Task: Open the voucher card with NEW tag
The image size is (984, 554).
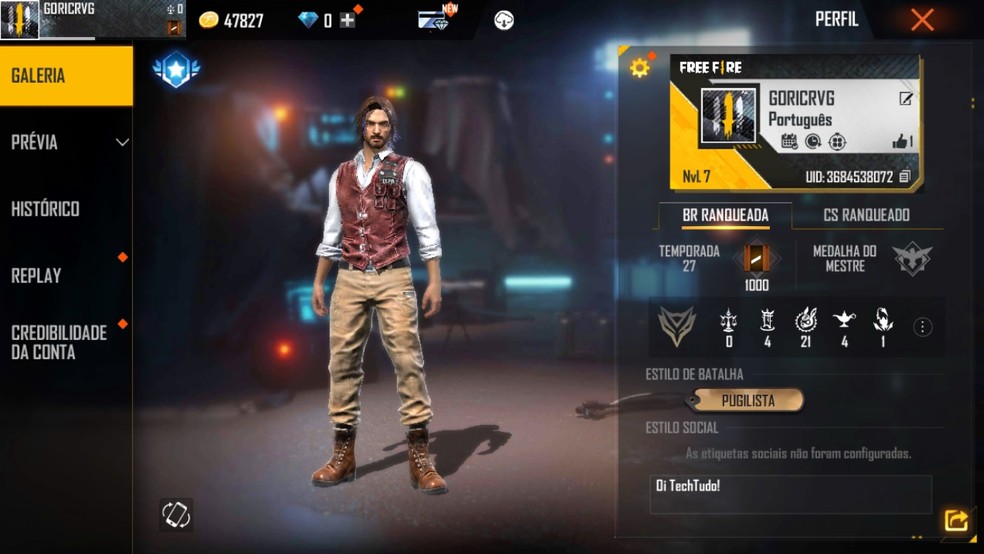Action: (434, 19)
